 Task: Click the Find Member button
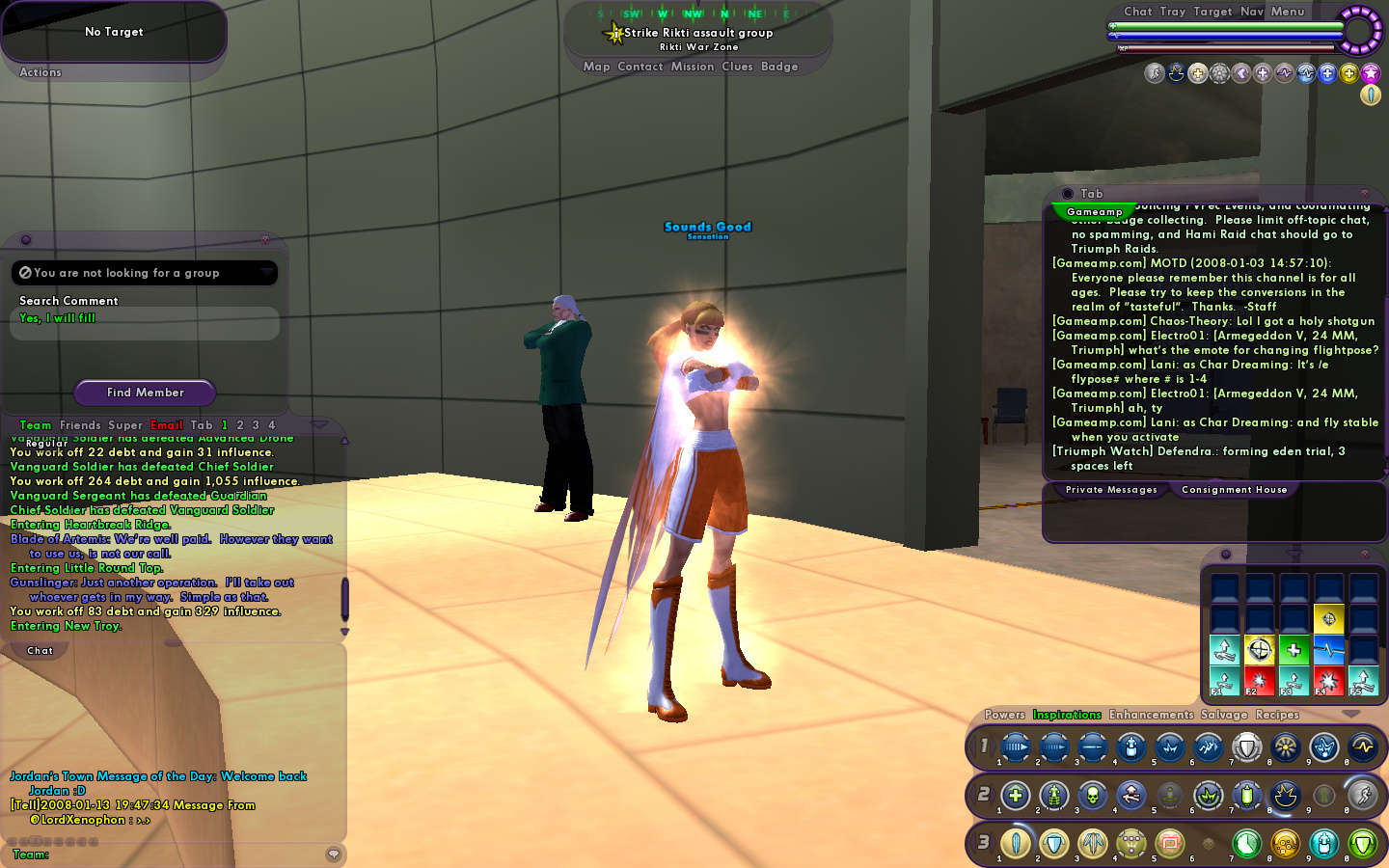click(x=145, y=393)
